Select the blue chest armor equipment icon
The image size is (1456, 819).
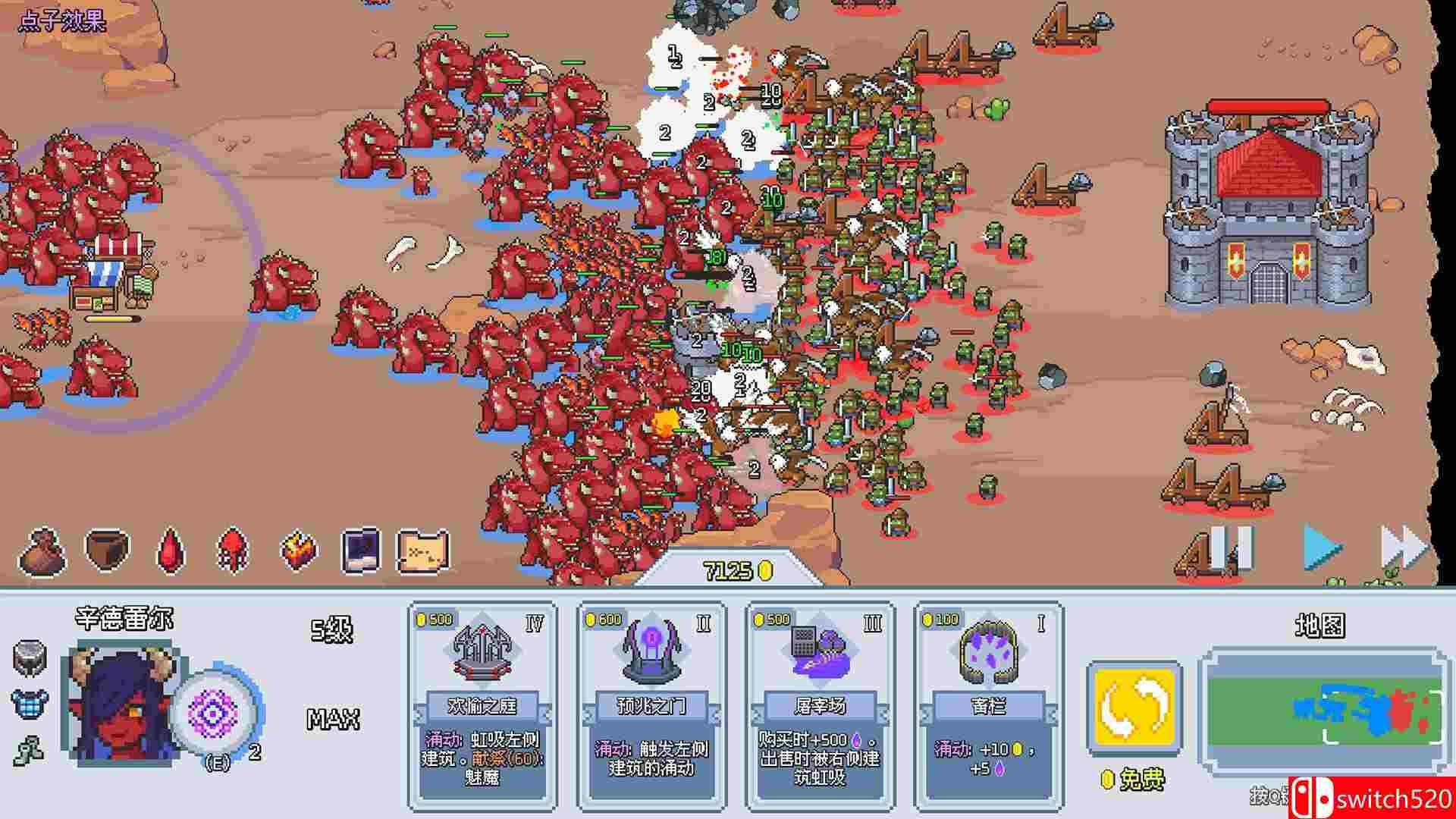click(x=30, y=703)
